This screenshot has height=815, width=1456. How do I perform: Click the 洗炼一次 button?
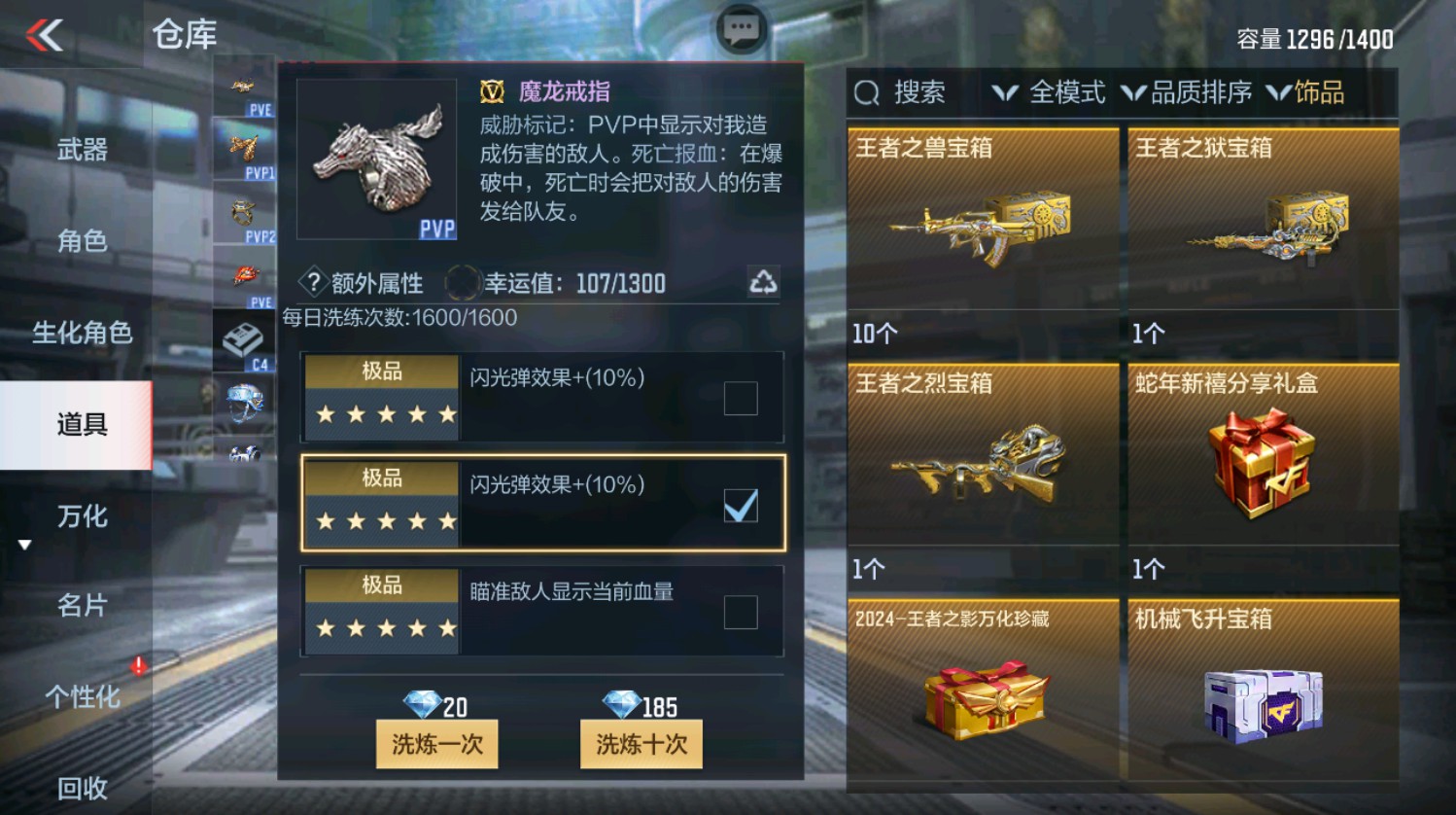(437, 744)
